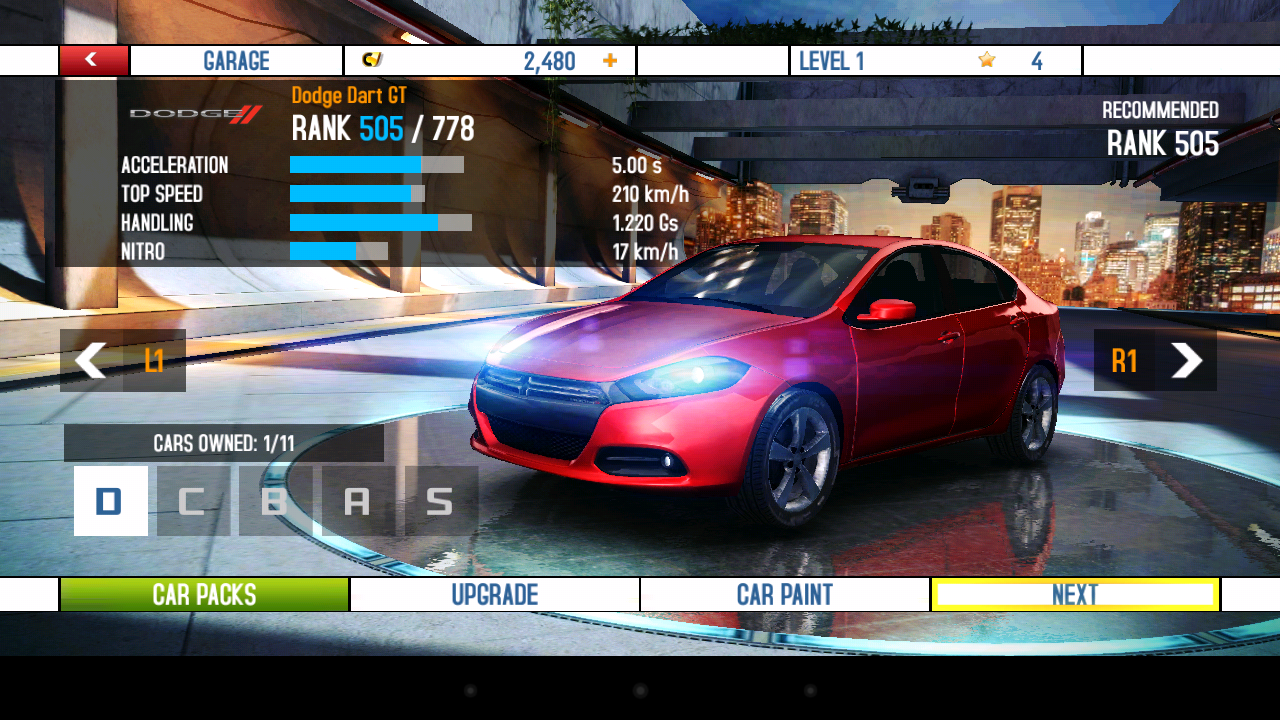Image resolution: width=1280 pixels, height=720 pixels.
Task: Open the Car Paint options
Action: (785, 595)
